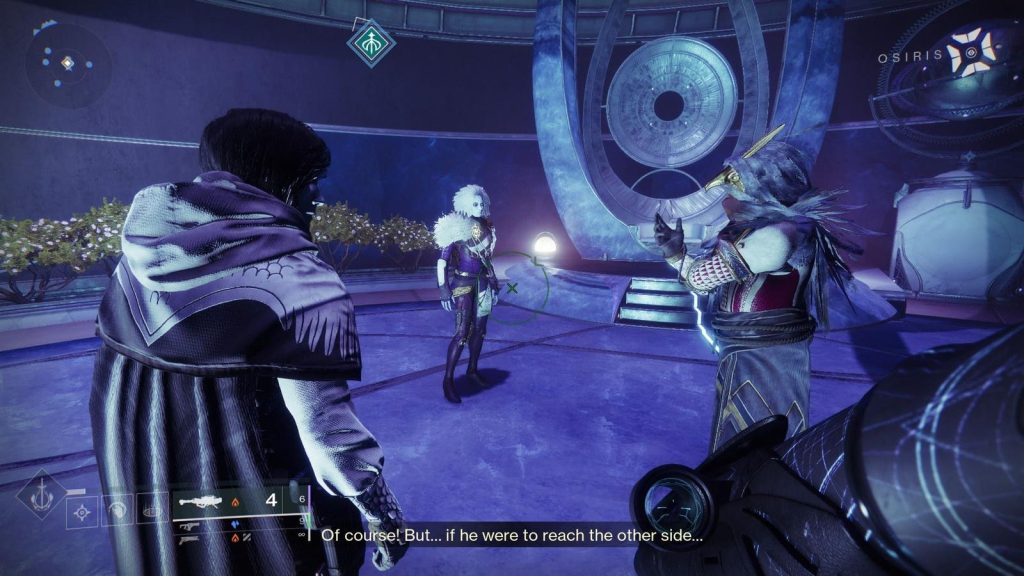
Task: Select the green diamond objective marker
Action: 371,43
